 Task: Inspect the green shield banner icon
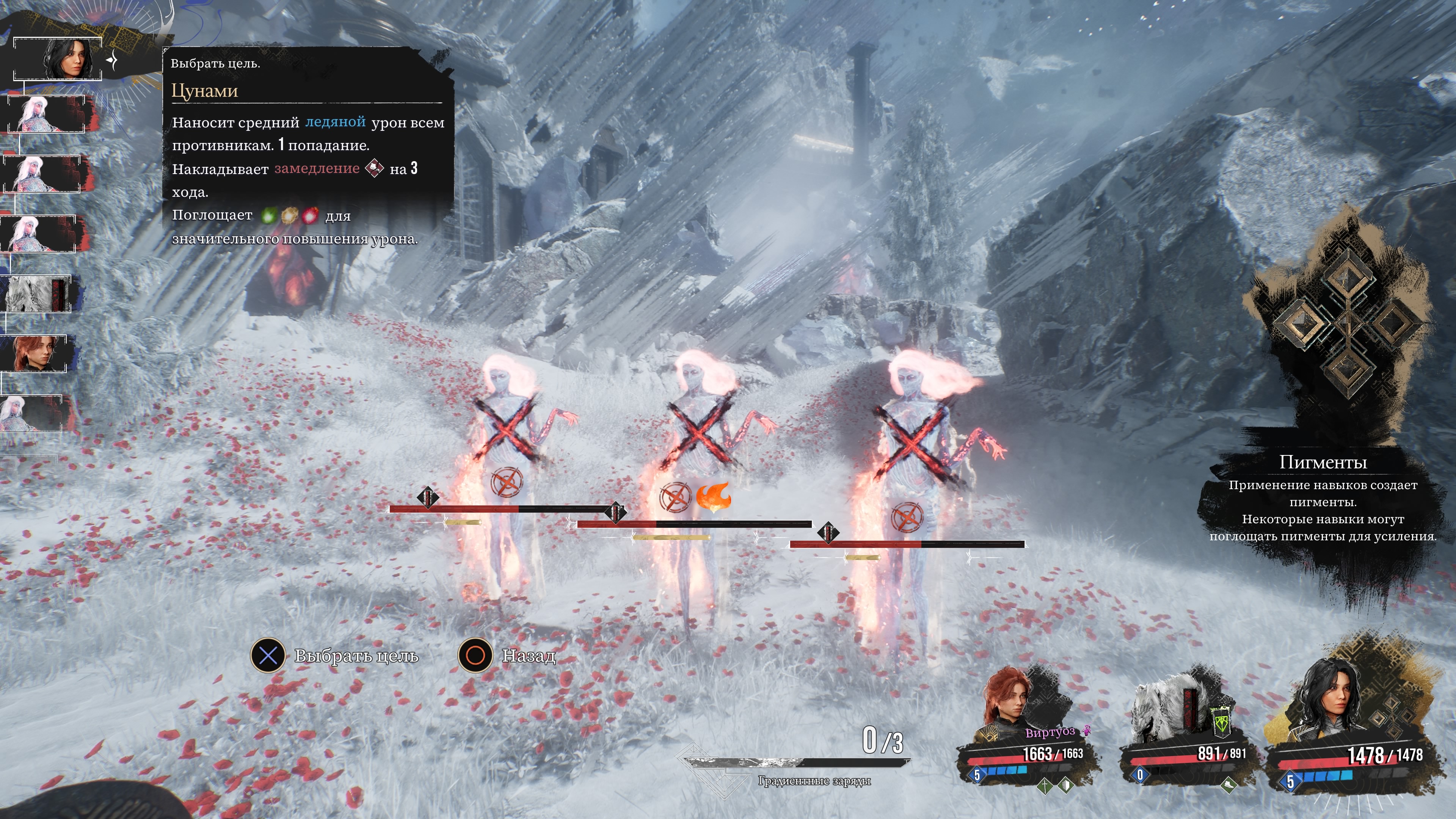click(1221, 722)
